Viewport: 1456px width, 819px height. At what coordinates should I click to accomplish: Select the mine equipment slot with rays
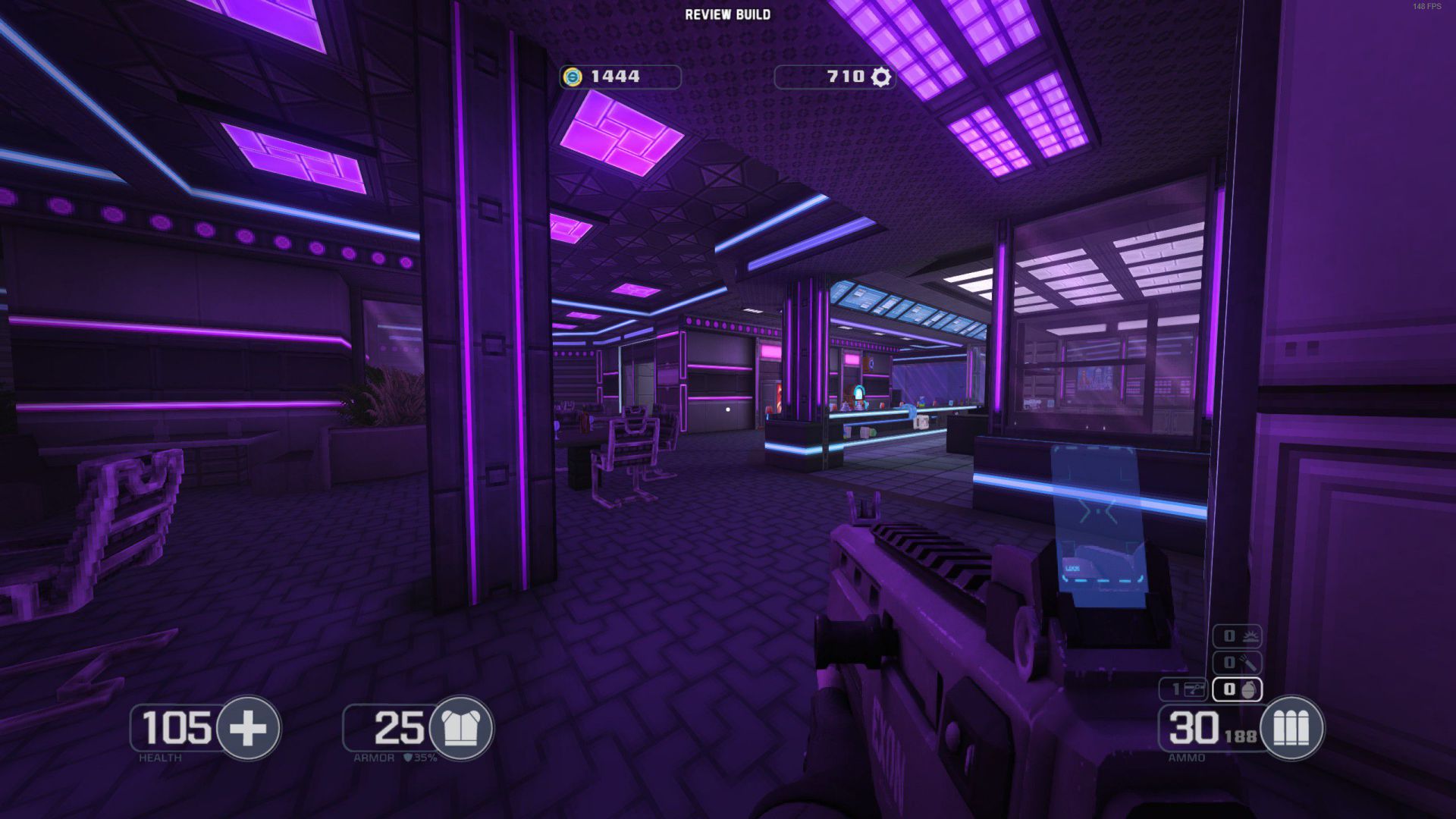click(x=1238, y=636)
